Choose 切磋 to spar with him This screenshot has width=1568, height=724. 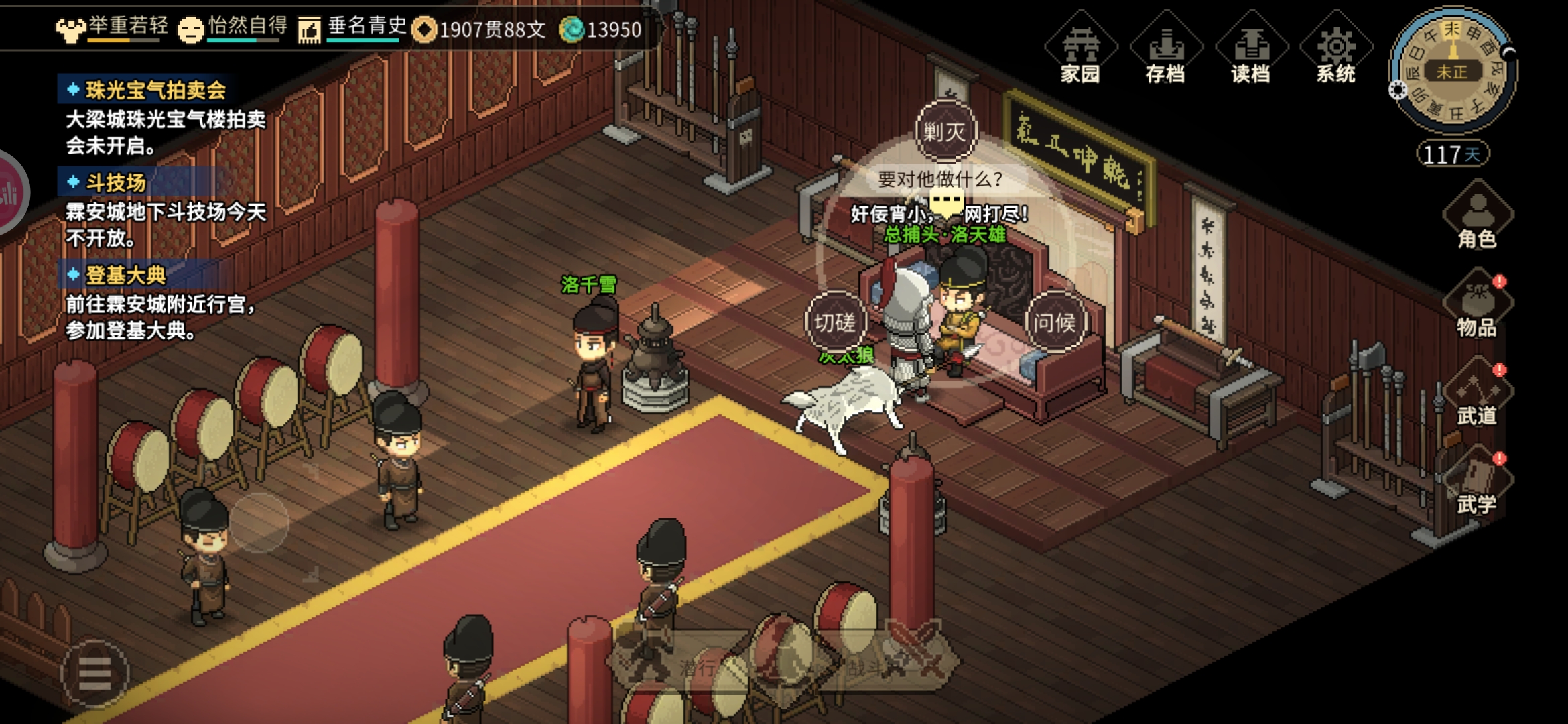835,322
